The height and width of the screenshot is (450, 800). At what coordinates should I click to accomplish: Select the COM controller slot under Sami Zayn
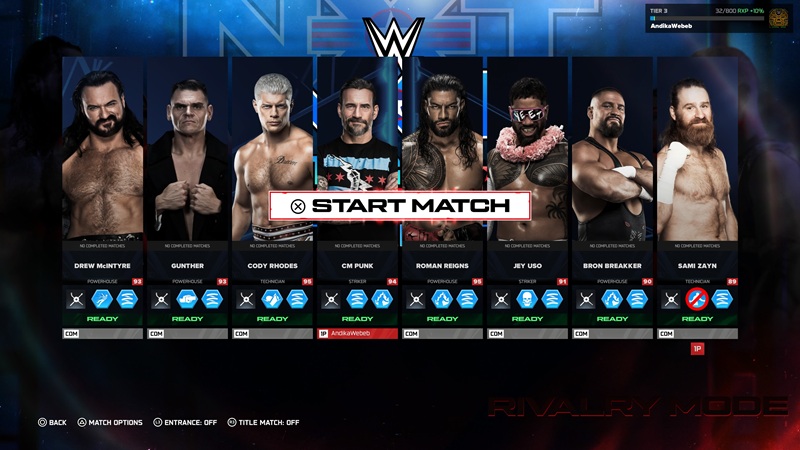click(698, 333)
